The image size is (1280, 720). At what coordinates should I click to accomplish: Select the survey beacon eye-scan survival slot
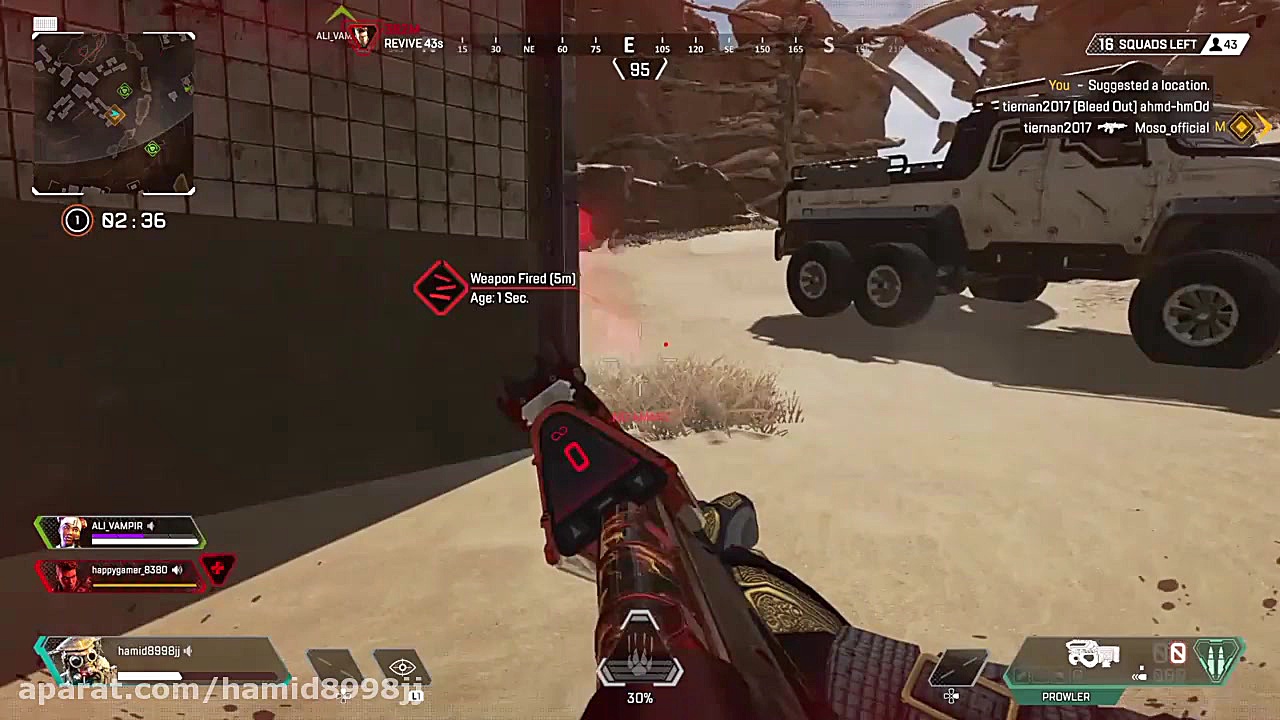point(403,667)
